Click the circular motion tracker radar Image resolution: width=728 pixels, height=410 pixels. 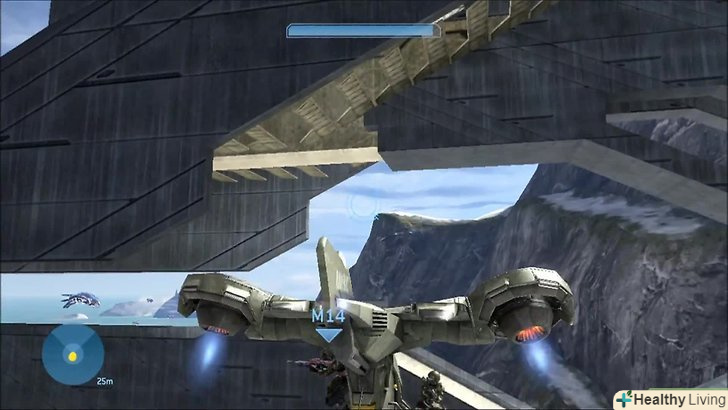click(71, 354)
